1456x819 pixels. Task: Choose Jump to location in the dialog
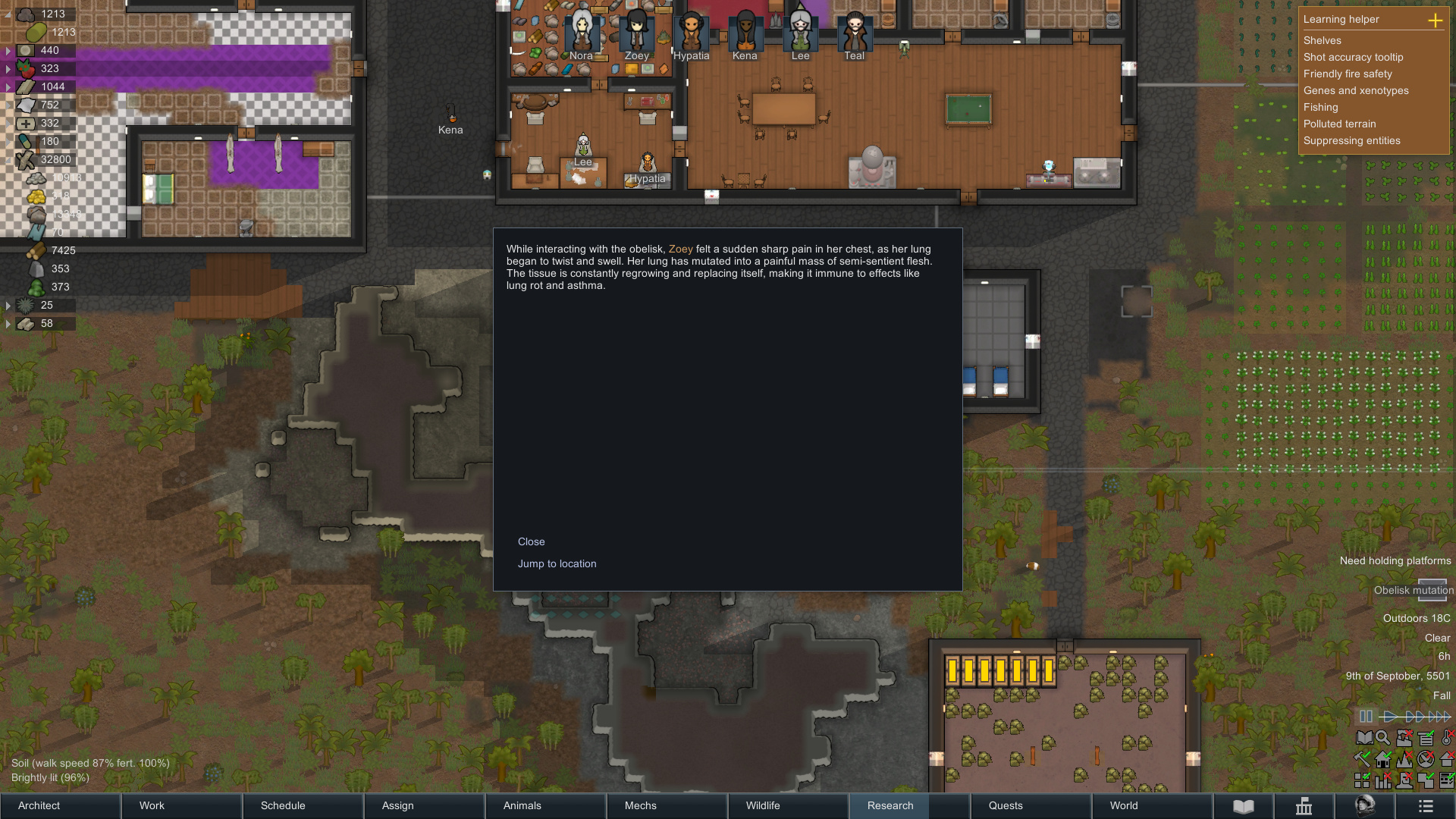557,563
